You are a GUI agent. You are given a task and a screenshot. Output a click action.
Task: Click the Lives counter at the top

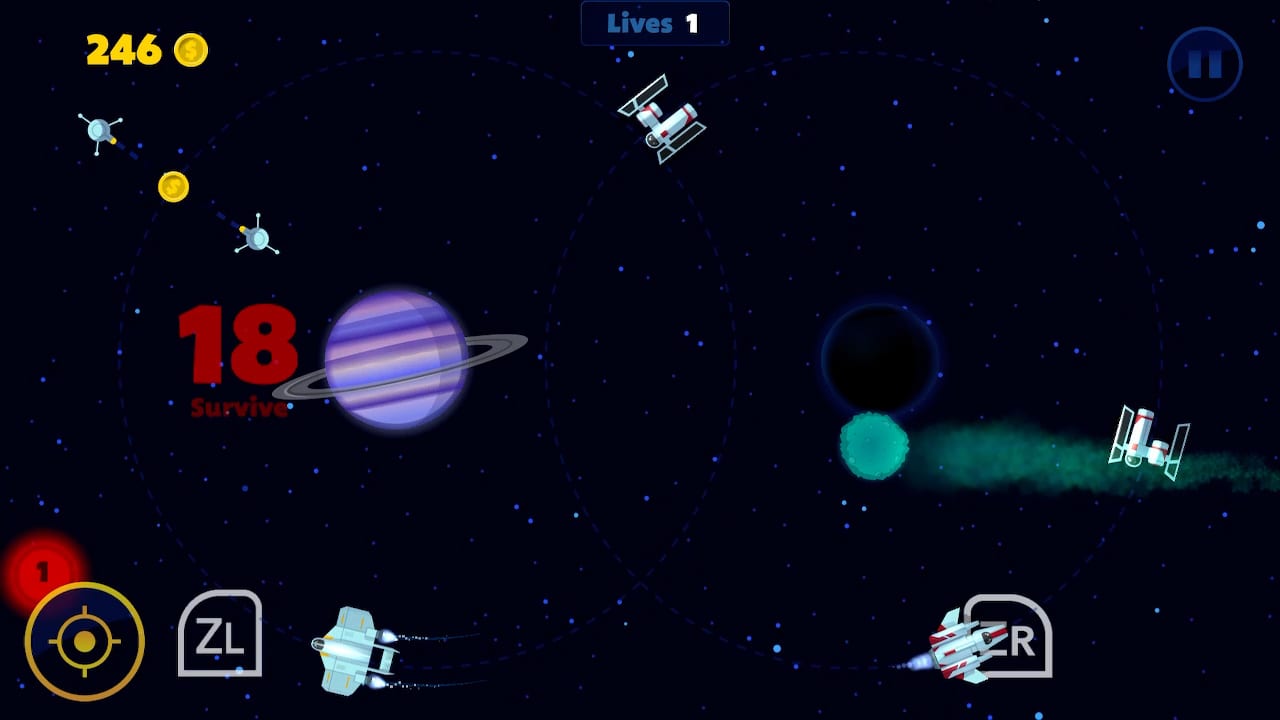[655, 23]
